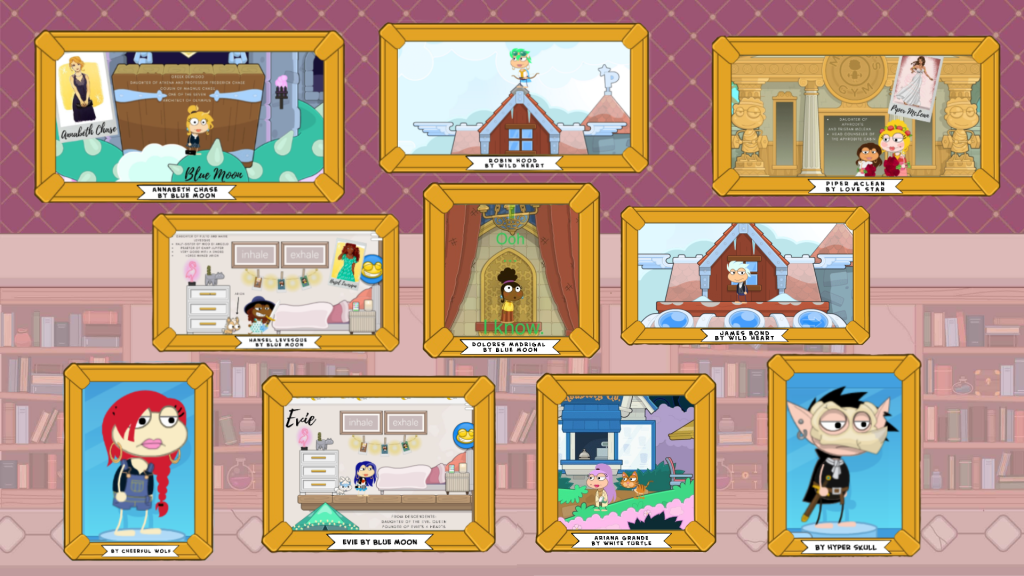Select the James Bond picture by Wild Heart
The width and height of the screenshot is (1024, 576).
tap(741, 275)
